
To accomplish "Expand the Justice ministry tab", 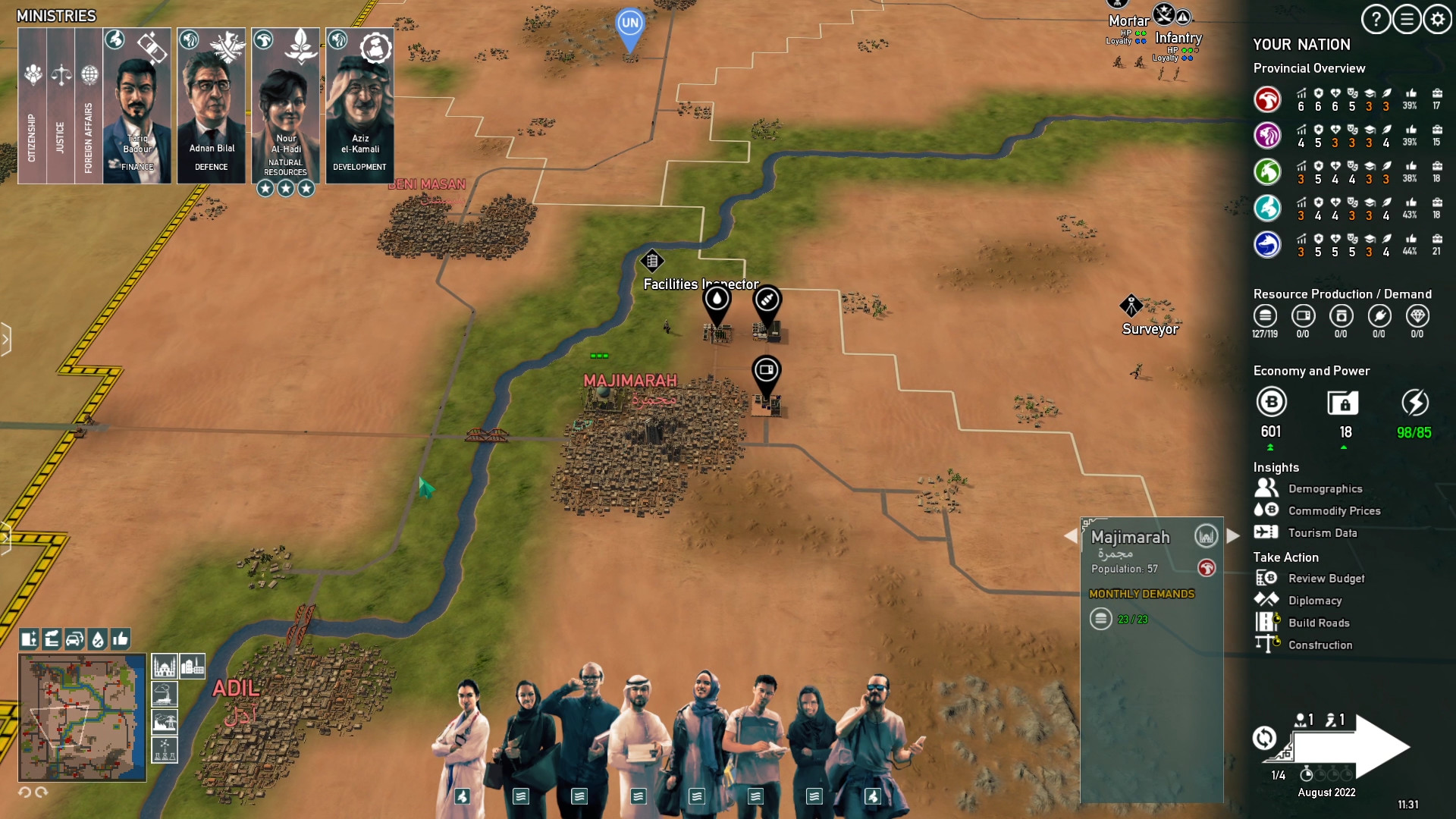I will [x=61, y=106].
